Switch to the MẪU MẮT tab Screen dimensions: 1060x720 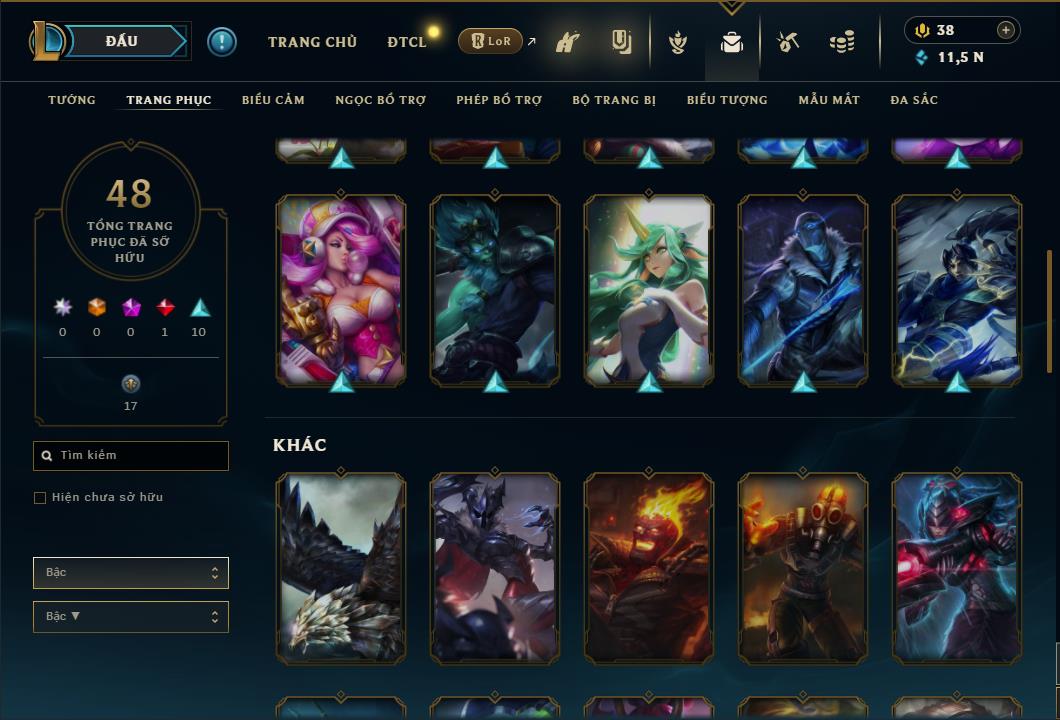tap(829, 100)
